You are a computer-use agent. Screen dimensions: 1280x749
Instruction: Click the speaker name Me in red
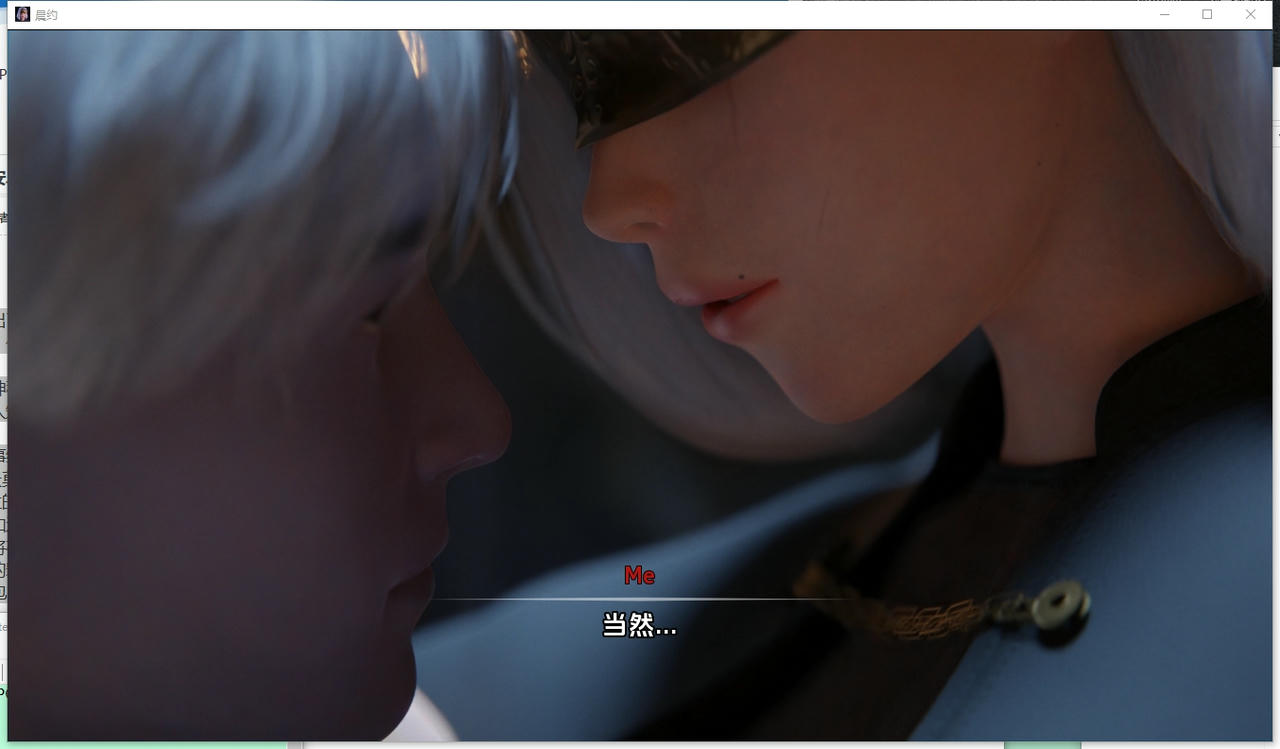(641, 576)
